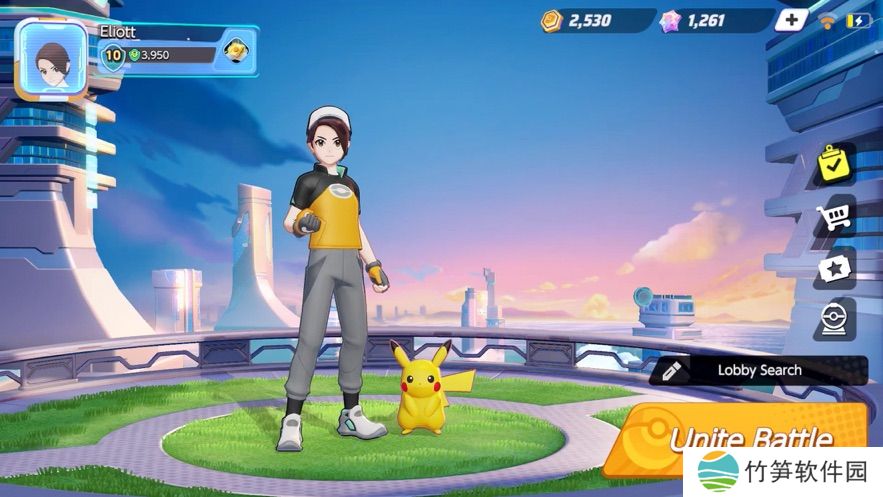Open Eliott's trainer profile portrait
The width and height of the screenshot is (883, 497).
[x=52, y=58]
